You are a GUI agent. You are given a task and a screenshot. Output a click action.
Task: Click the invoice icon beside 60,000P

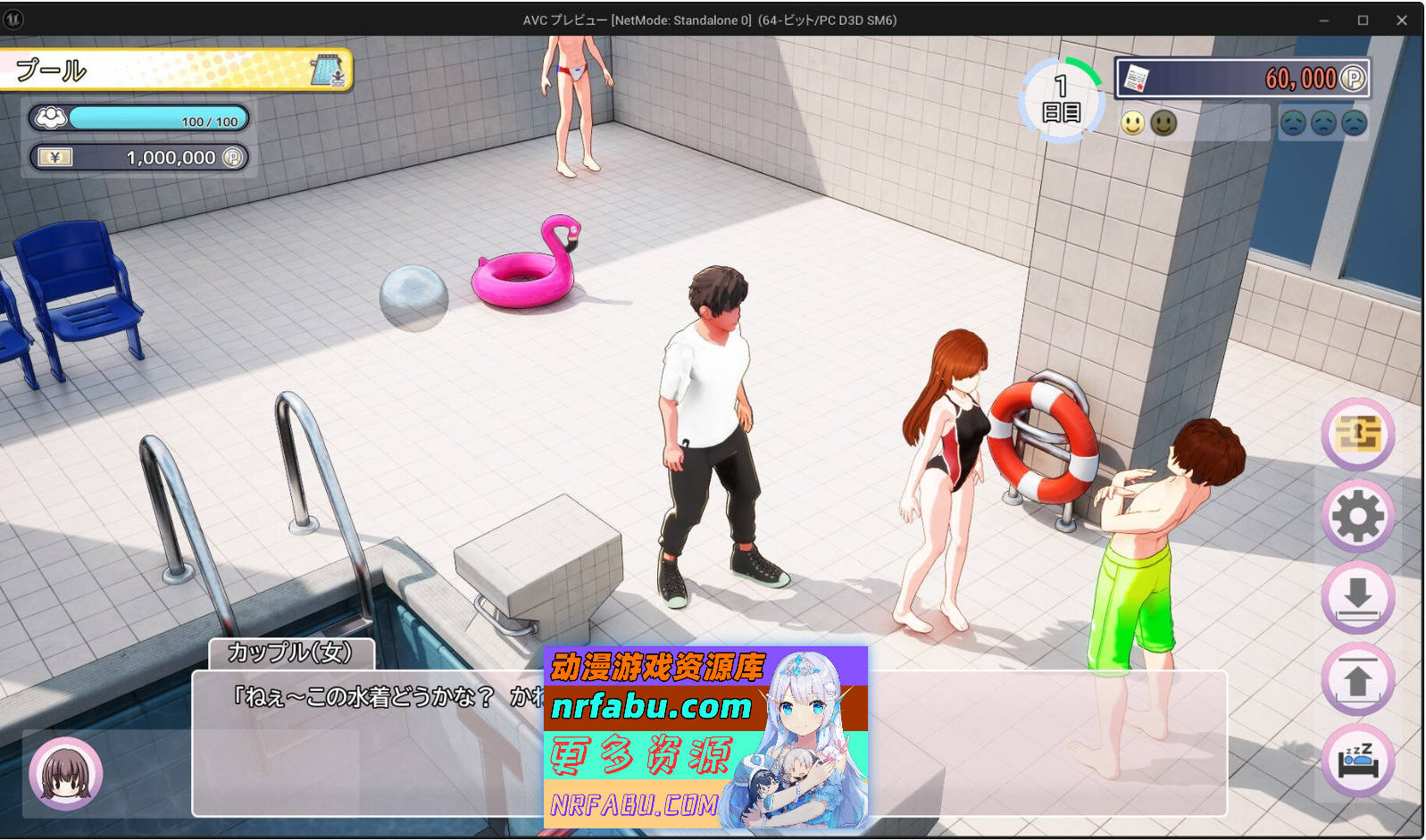click(1138, 78)
